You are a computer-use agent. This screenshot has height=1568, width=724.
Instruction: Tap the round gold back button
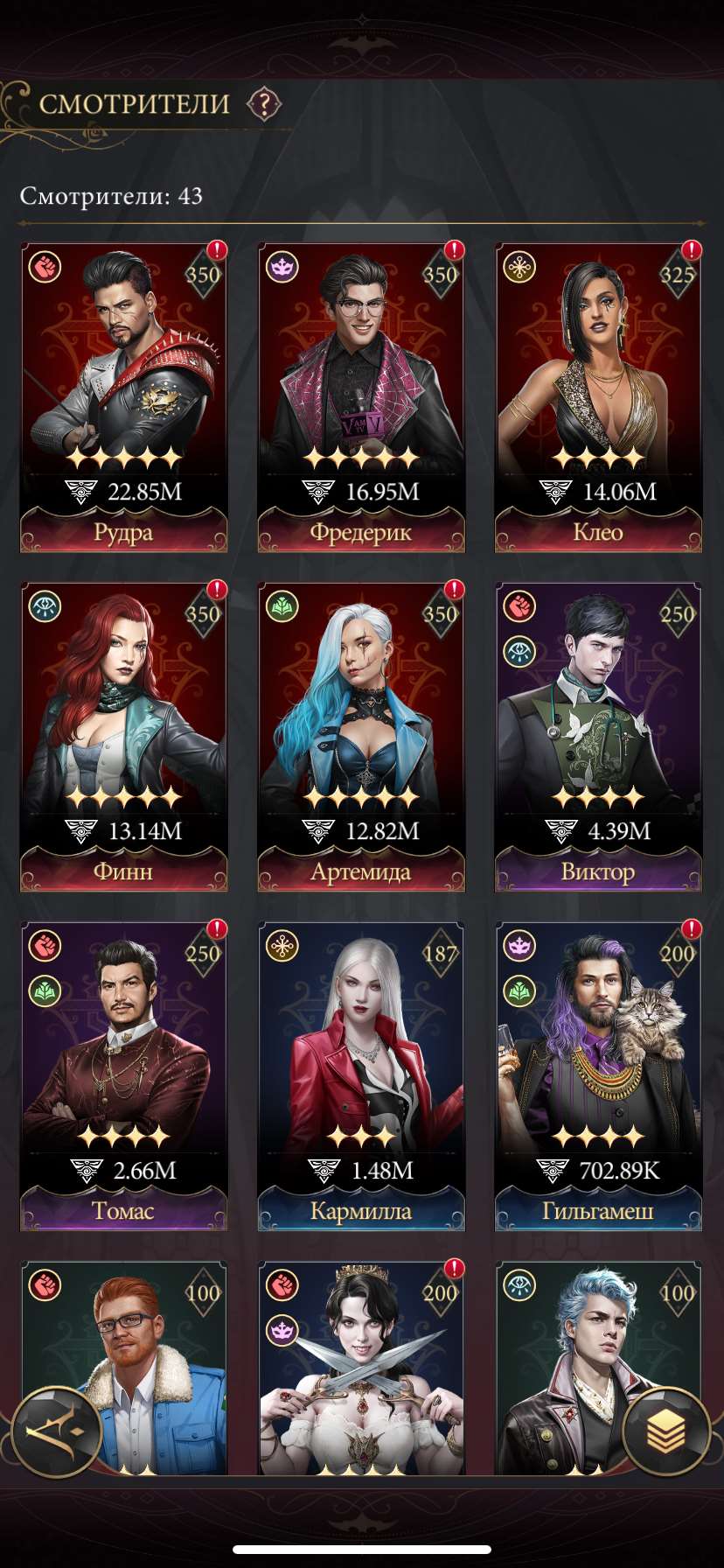[x=58, y=1431]
